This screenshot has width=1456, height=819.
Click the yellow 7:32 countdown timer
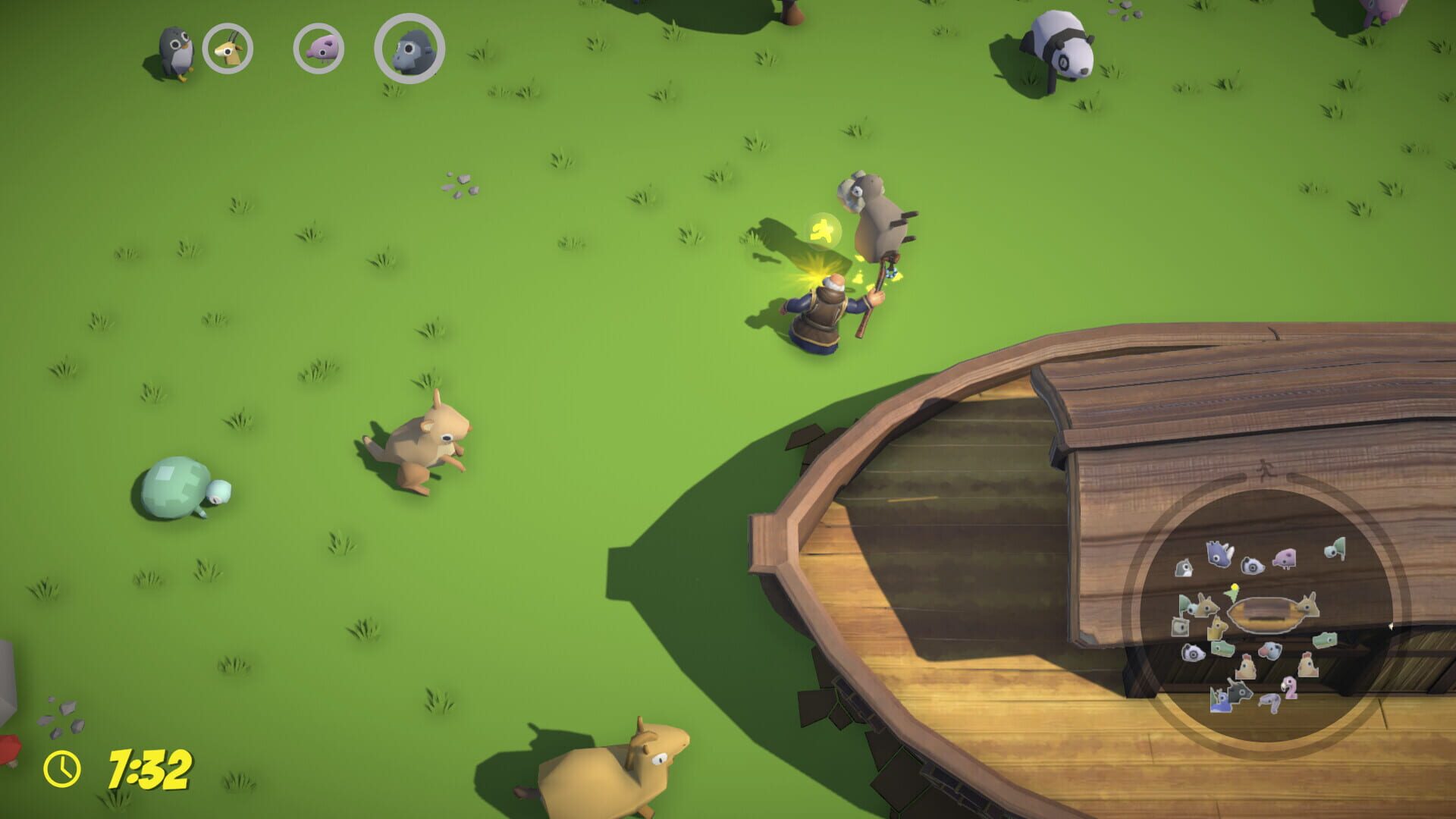tap(149, 769)
